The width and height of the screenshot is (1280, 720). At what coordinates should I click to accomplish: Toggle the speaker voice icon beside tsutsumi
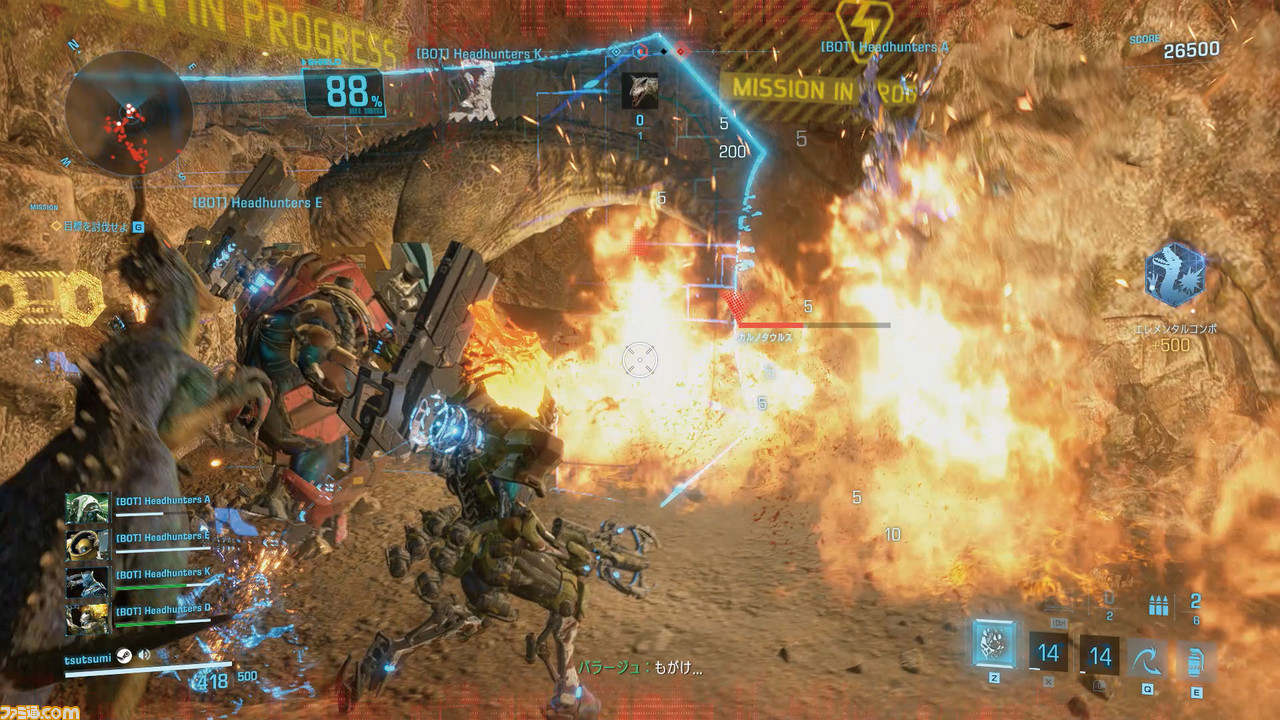pos(144,656)
